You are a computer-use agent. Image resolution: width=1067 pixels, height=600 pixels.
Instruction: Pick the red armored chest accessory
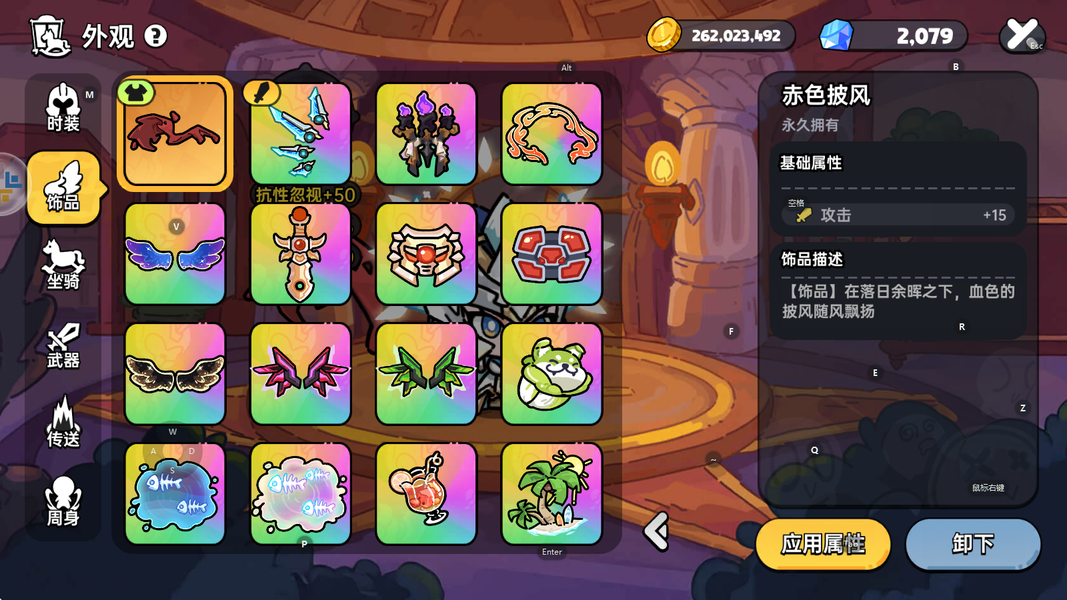(x=552, y=254)
